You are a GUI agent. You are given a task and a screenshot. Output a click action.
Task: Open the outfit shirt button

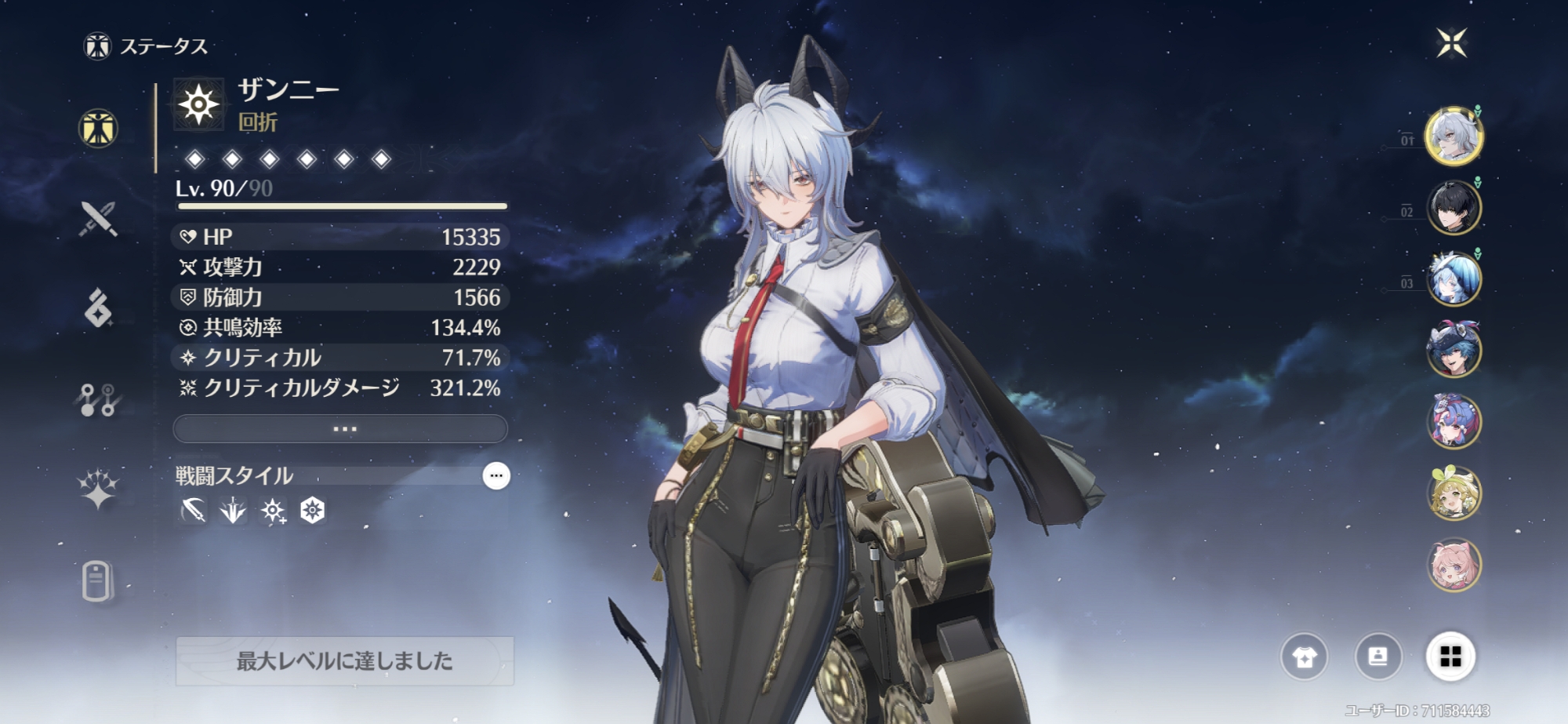1305,657
